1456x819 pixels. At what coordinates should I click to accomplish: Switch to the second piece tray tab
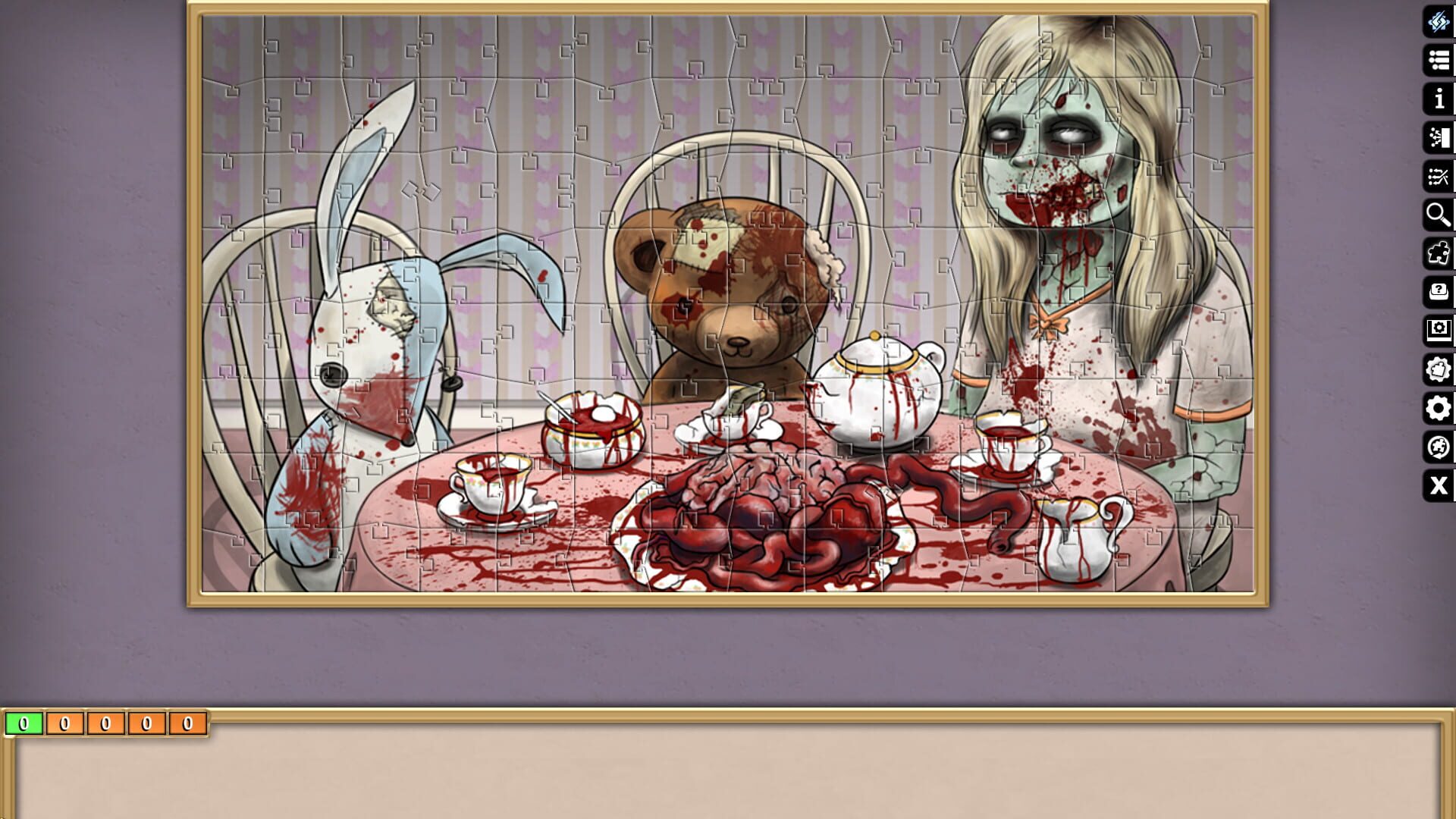coord(64,724)
